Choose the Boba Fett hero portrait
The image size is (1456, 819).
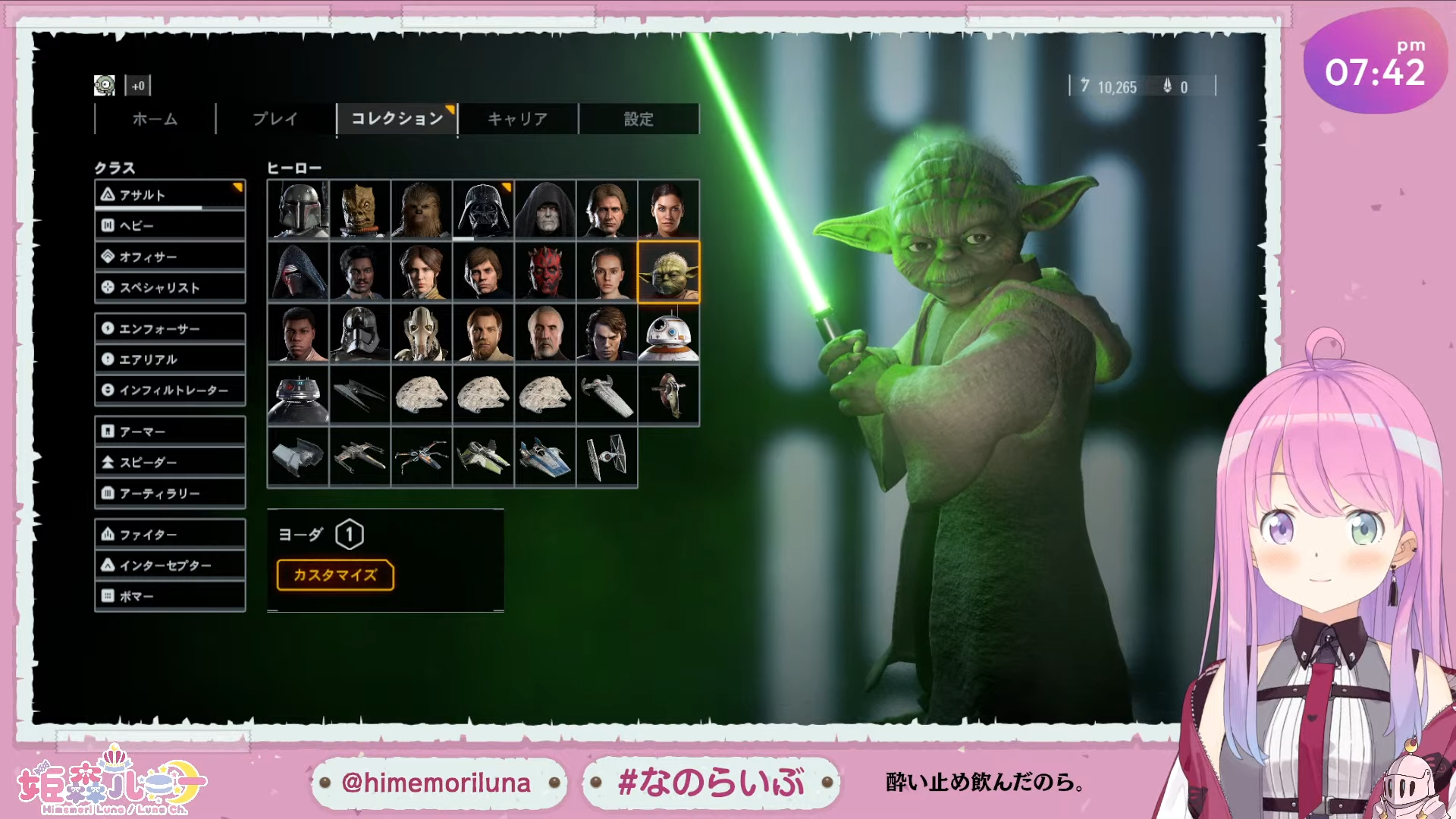tap(298, 209)
